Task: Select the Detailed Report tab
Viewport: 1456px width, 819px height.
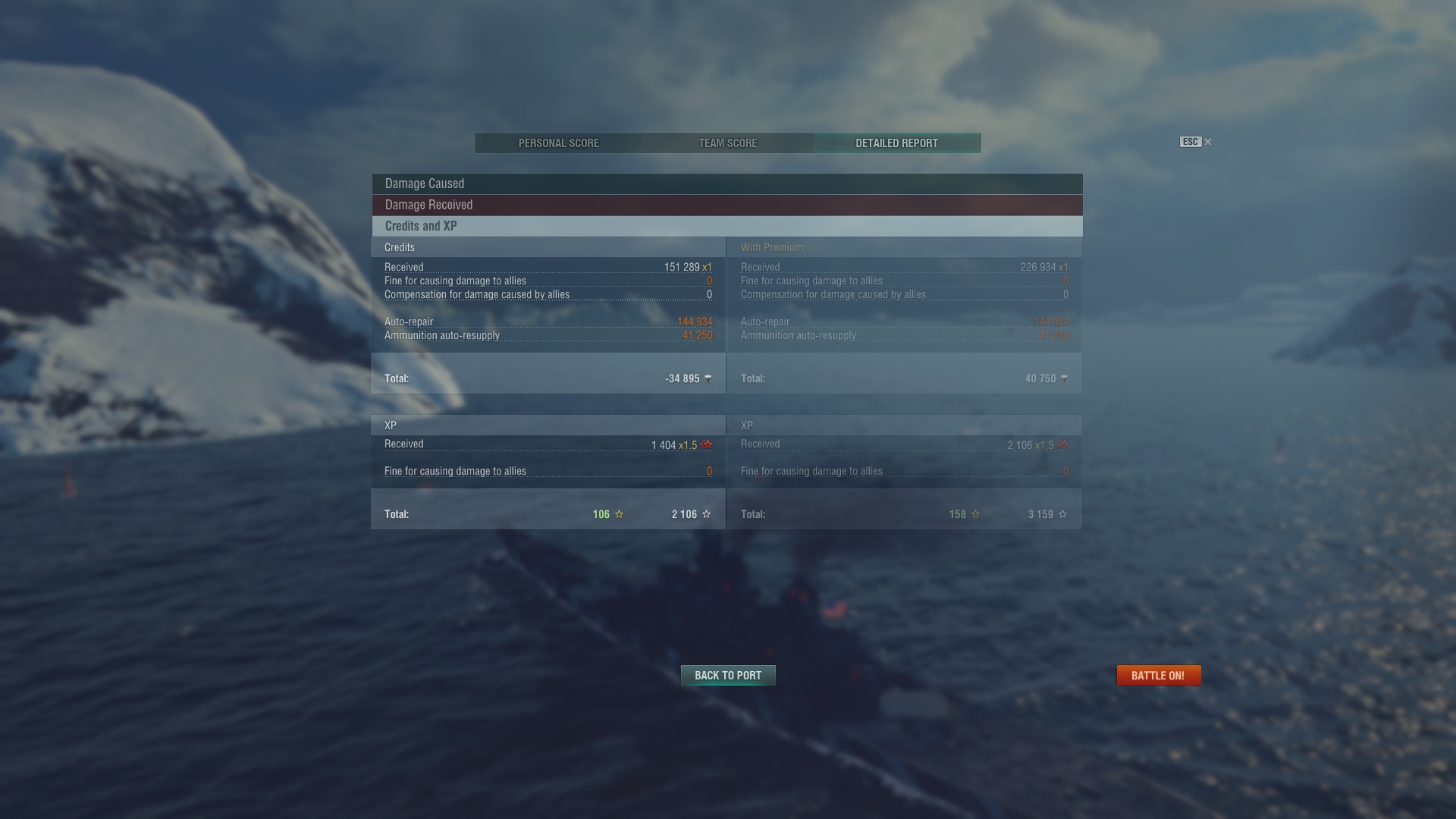Action: [896, 143]
